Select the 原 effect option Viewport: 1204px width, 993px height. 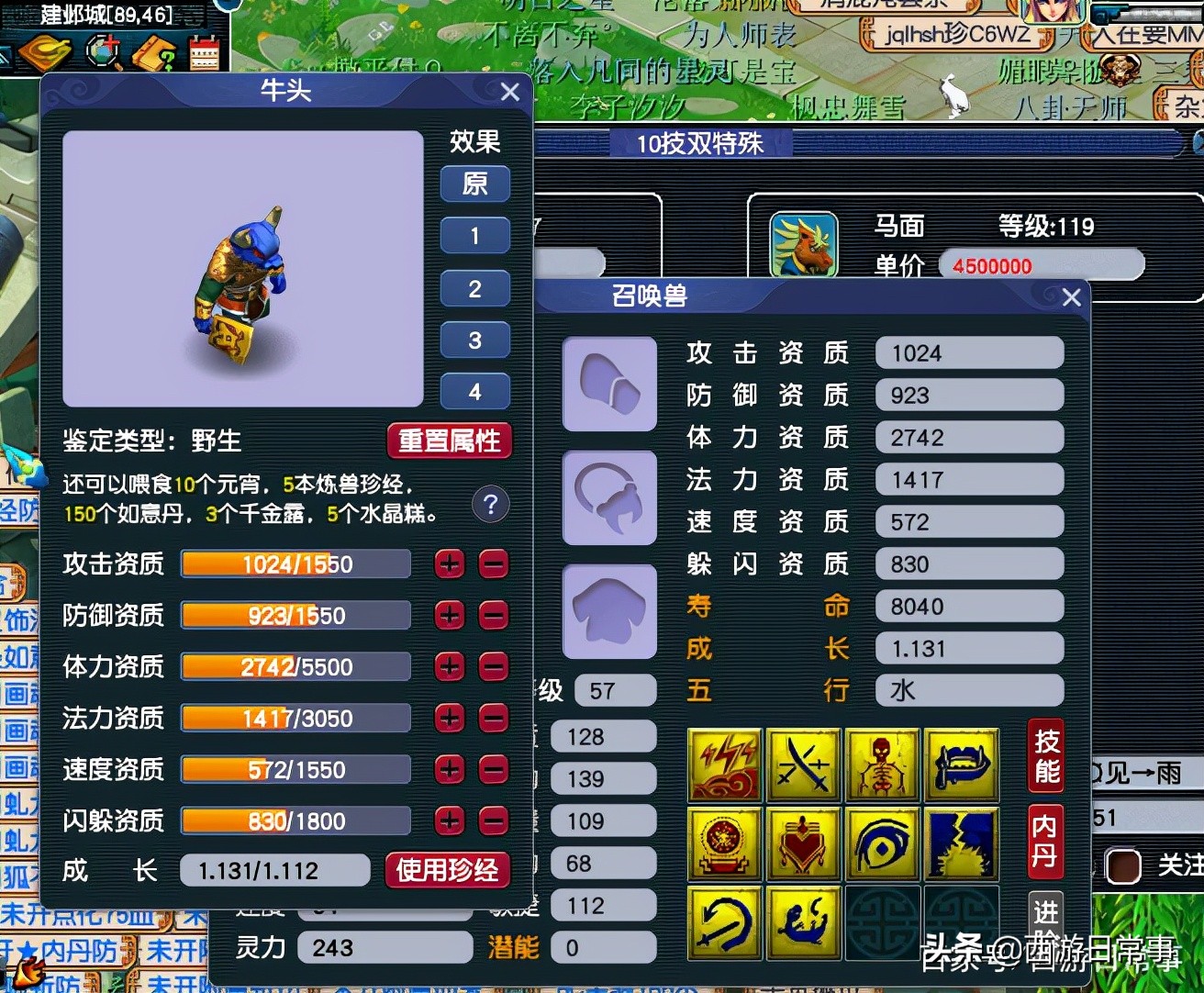pyautogui.click(x=474, y=184)
